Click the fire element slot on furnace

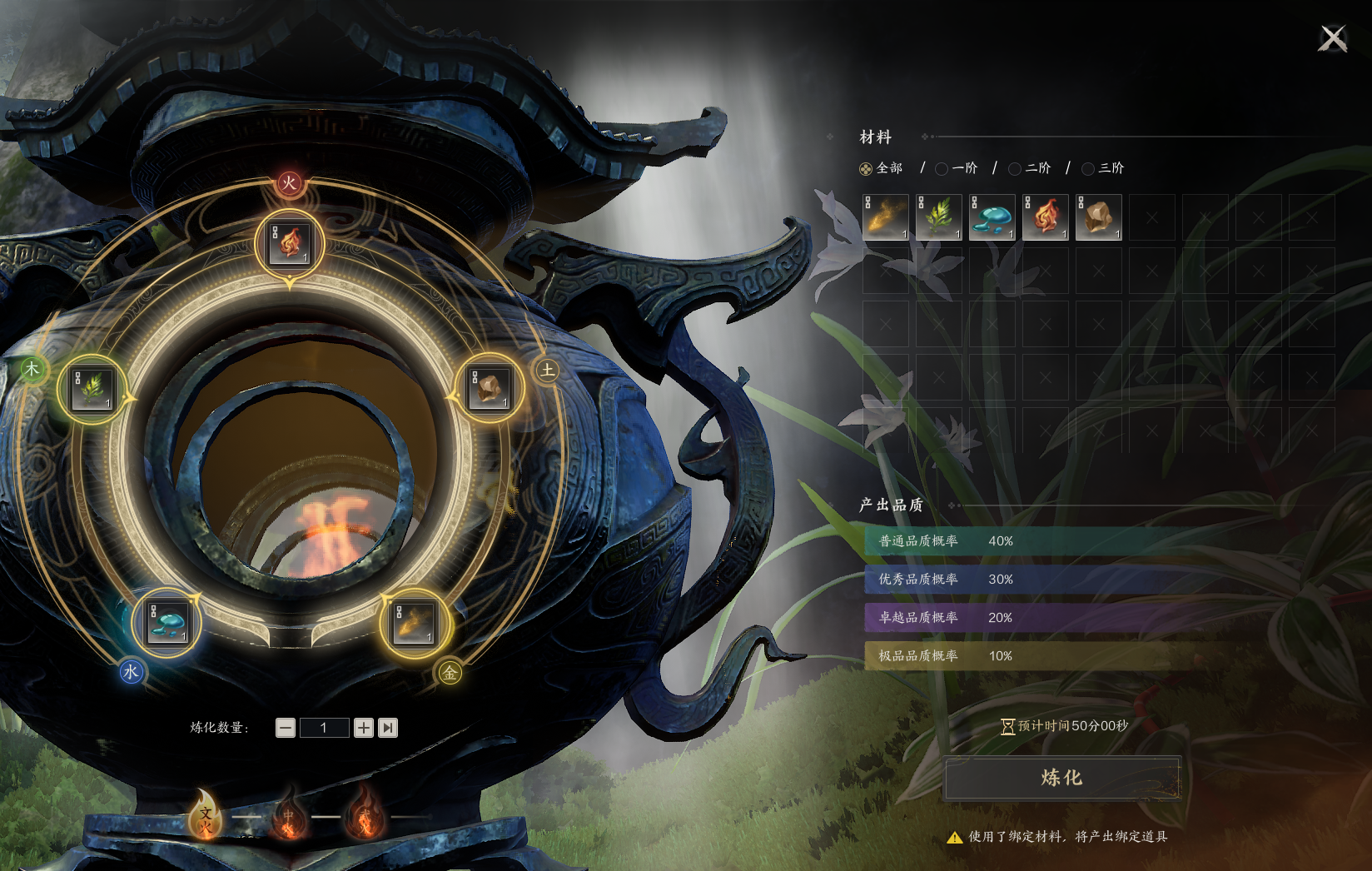coord(289,242)
